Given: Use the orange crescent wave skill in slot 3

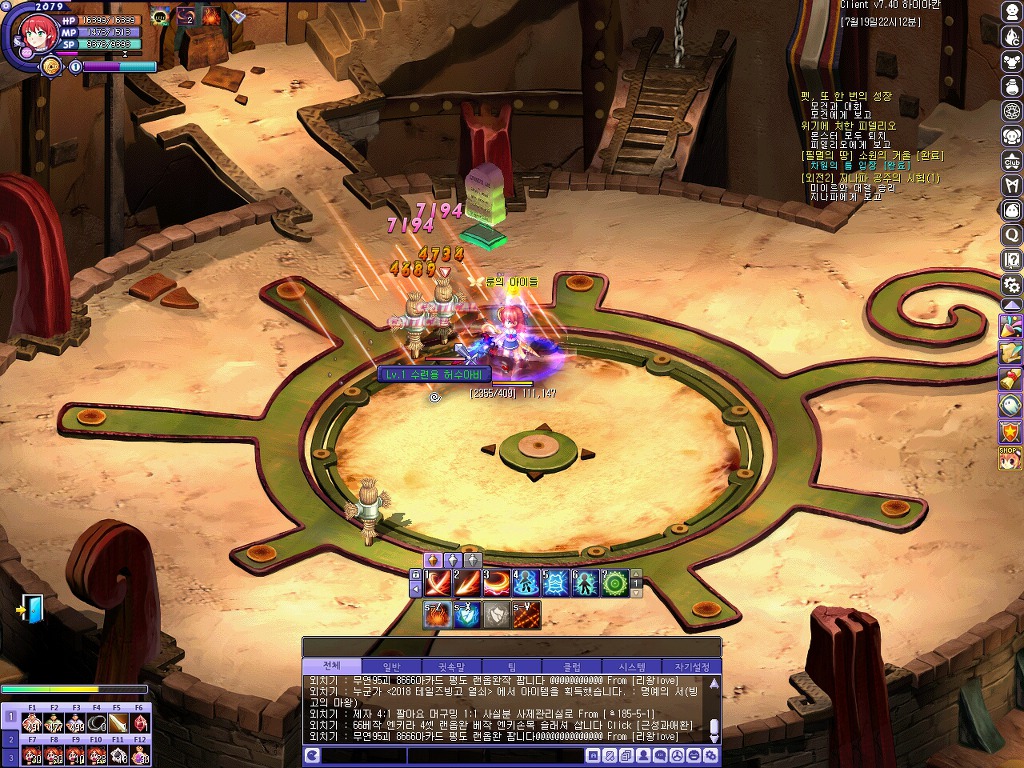Looking at the screenshot, I should click(497, 582).
